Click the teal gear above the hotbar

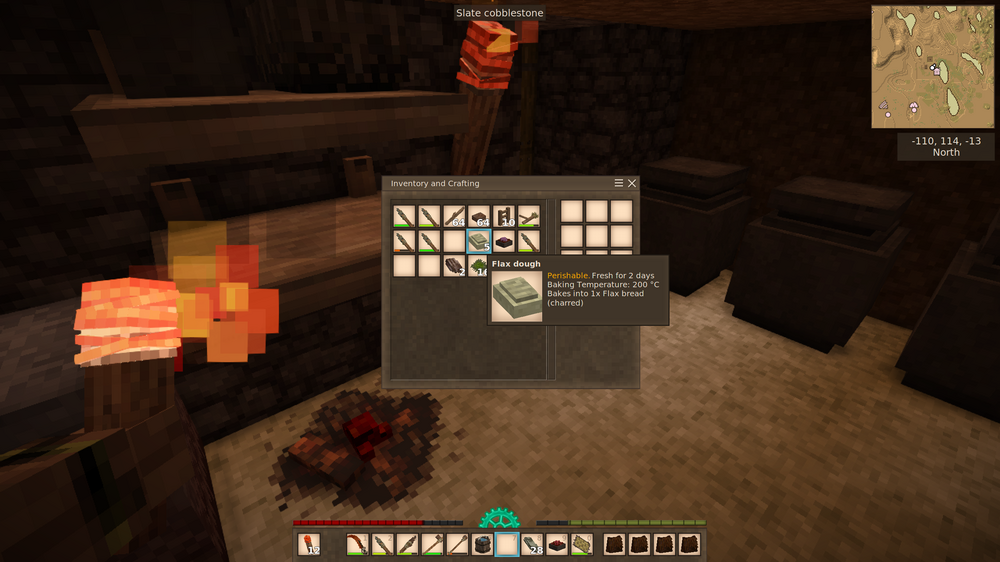click(x=499, y=518)
